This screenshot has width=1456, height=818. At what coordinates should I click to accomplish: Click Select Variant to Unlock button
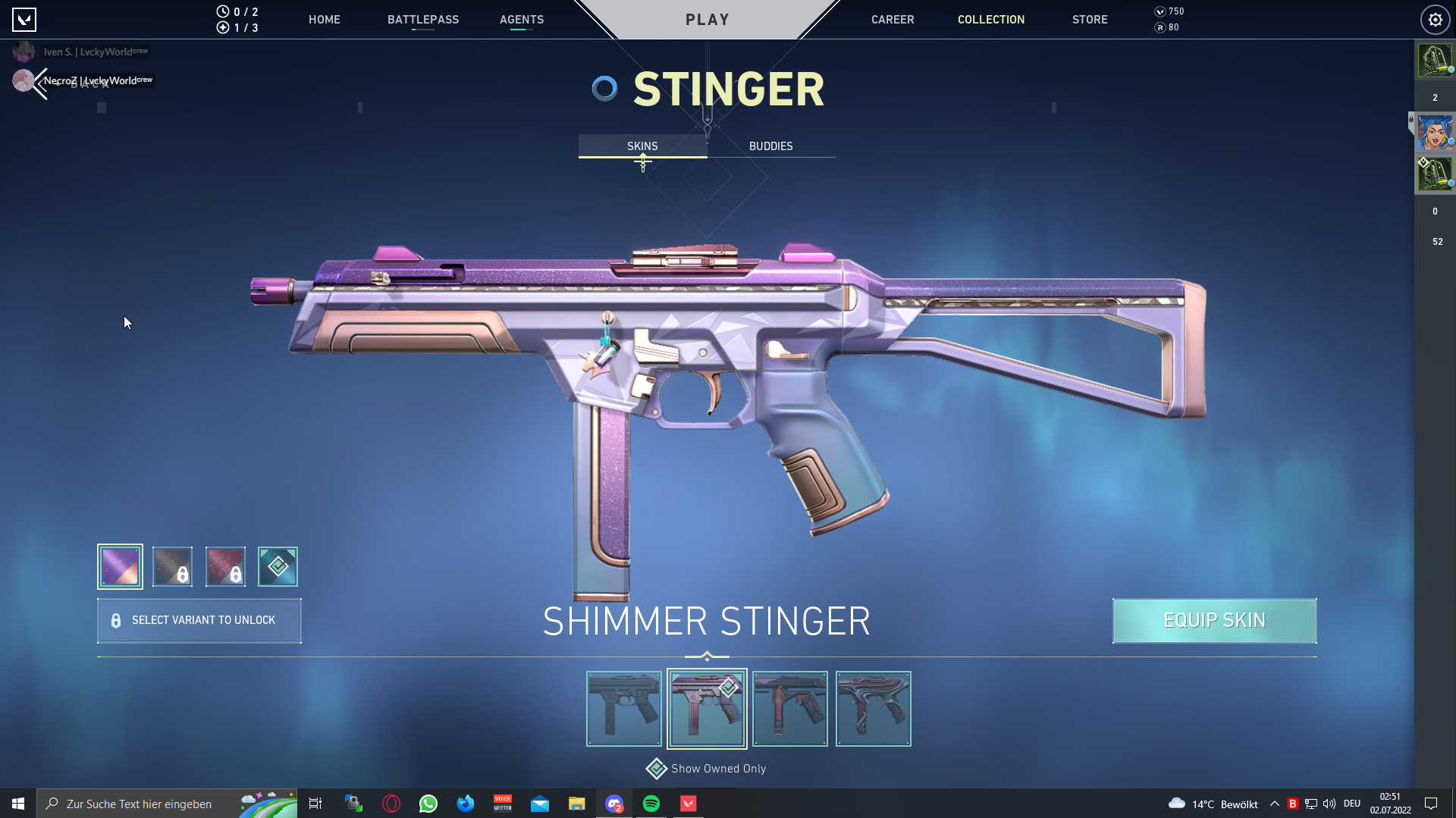click(199, 620)
